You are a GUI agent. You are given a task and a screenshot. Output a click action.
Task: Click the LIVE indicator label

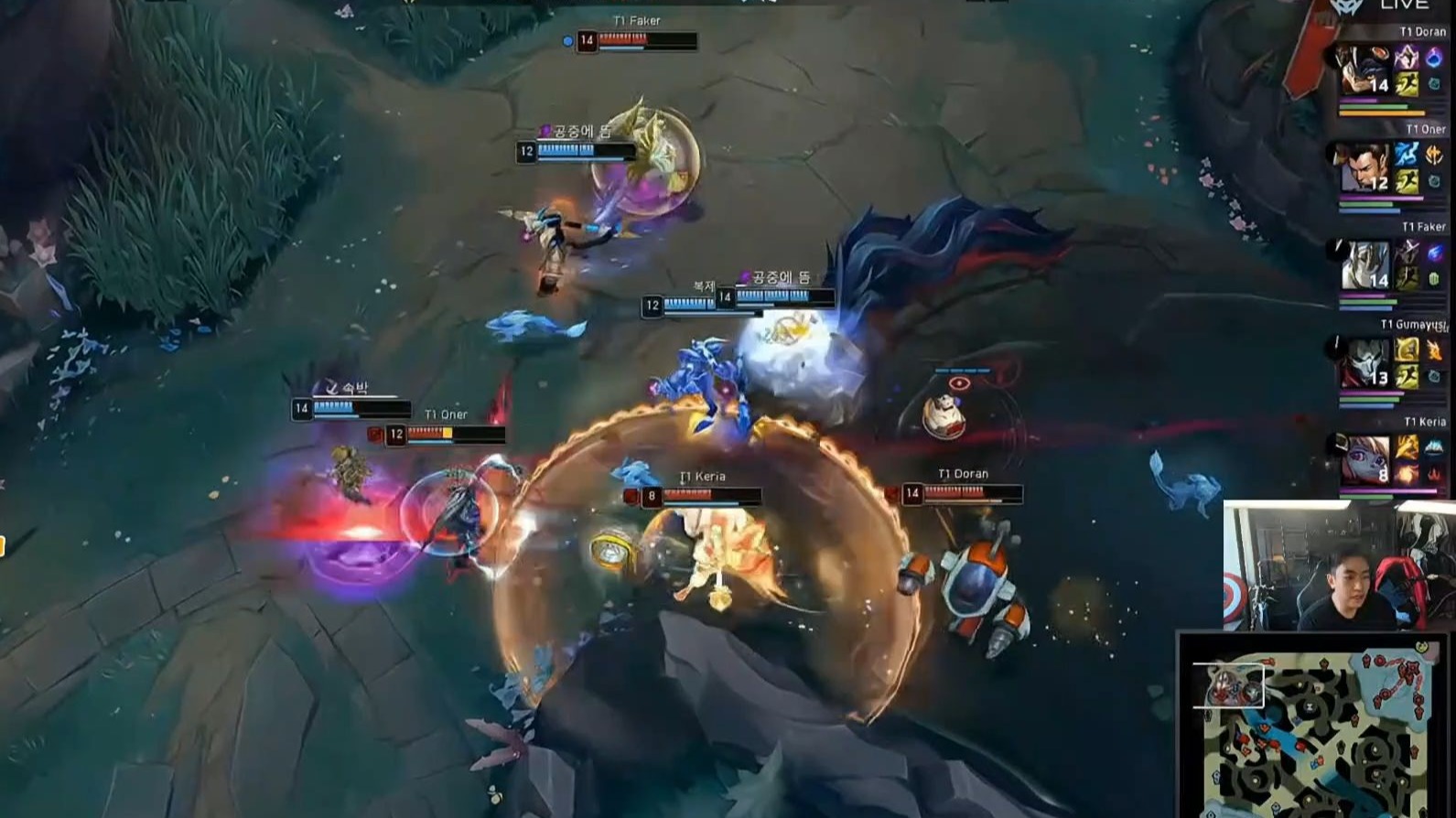[1404, 5]
